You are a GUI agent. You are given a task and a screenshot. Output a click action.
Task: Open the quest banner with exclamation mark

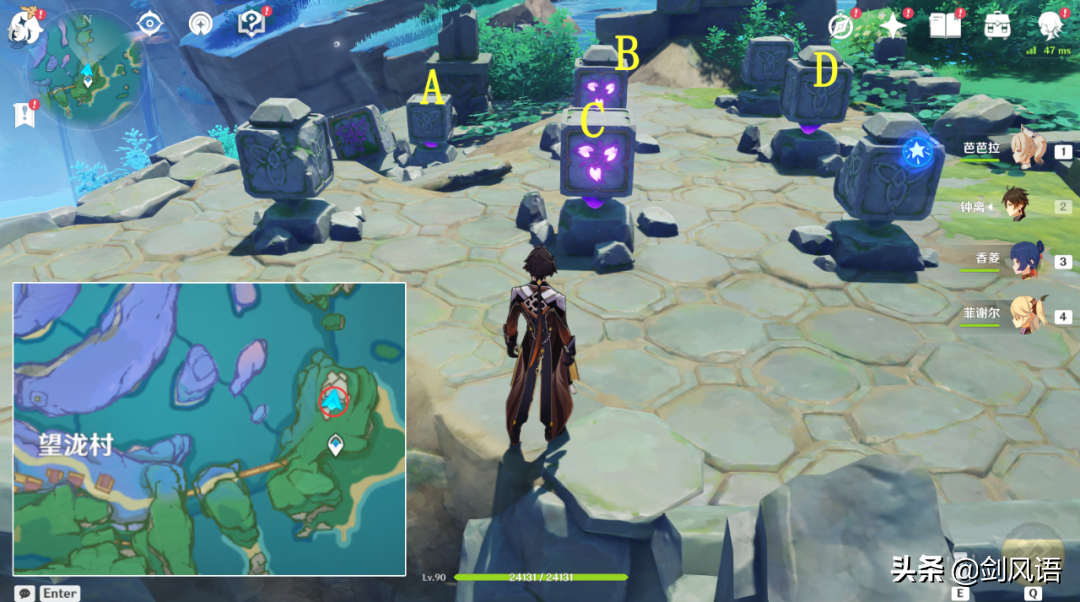[x=24, y=114]
